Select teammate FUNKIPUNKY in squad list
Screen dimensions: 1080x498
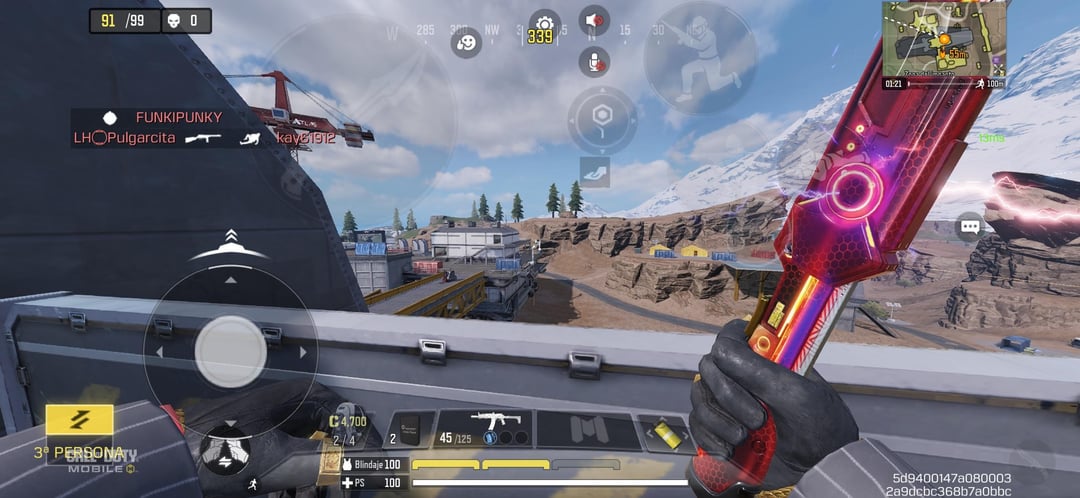click(x=178, y=117)
